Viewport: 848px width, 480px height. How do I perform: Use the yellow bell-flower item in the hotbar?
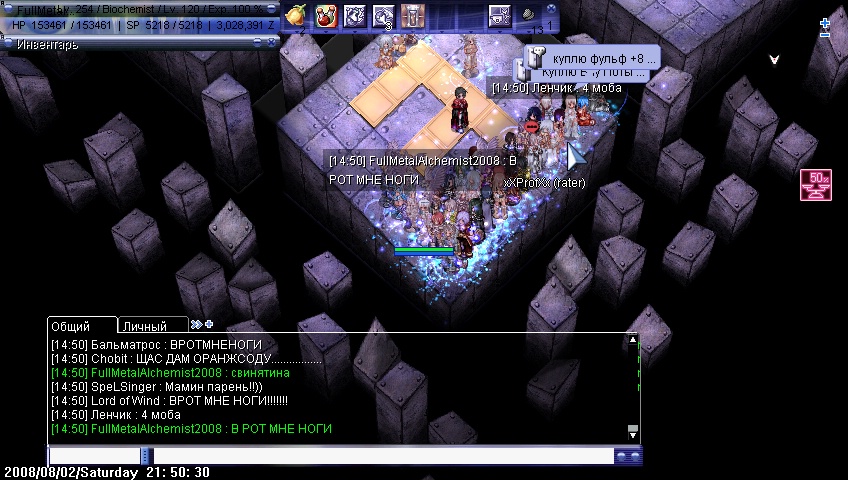click(295, 15)
